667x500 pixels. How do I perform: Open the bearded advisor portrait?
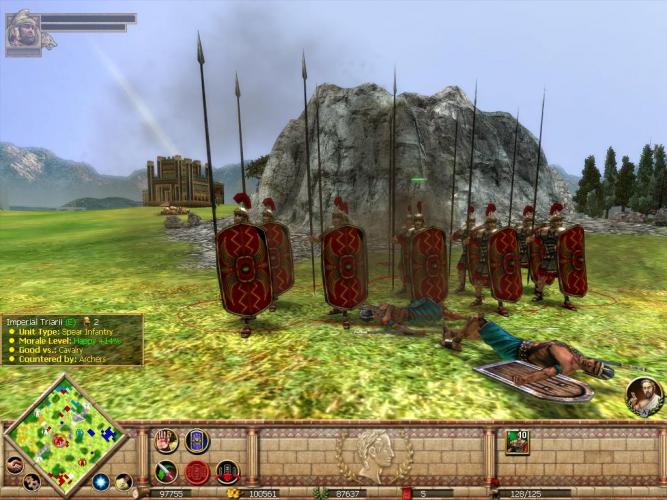643,396
